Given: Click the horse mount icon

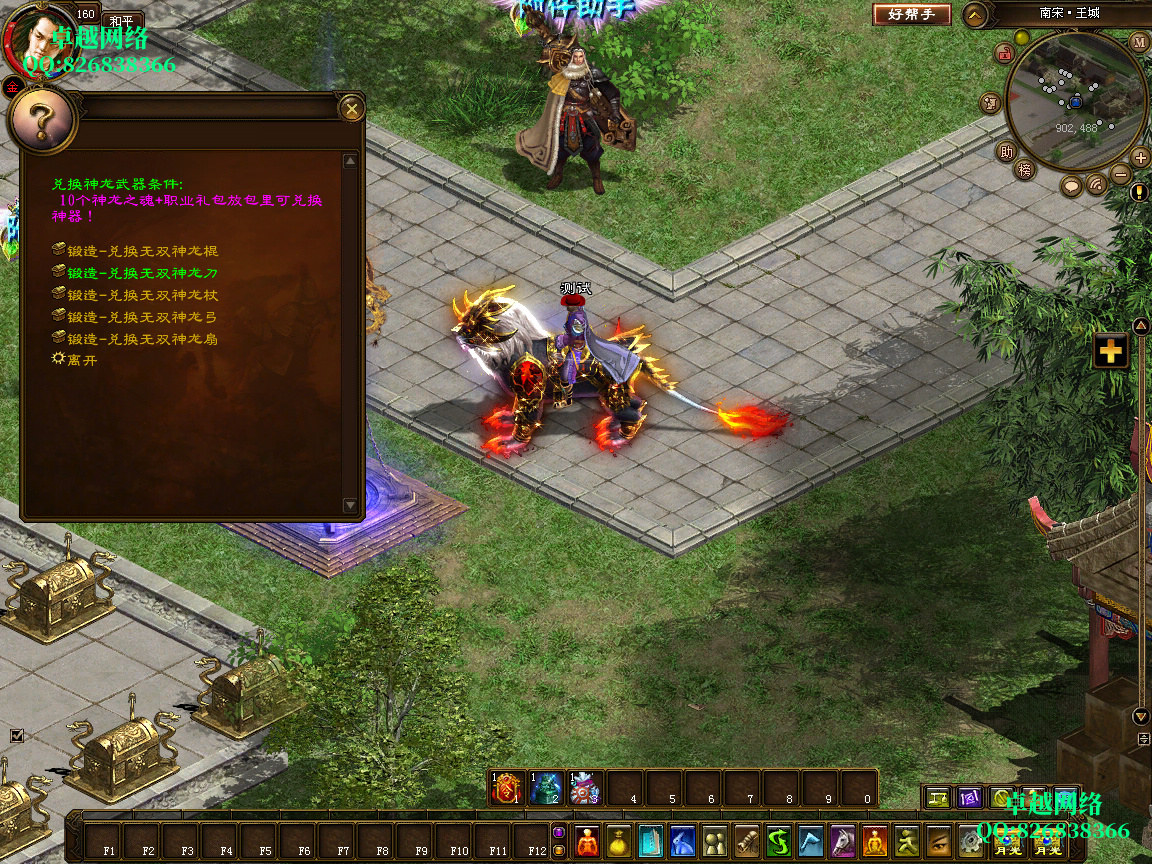Looking at the screenshot, I should coord(842,841).
